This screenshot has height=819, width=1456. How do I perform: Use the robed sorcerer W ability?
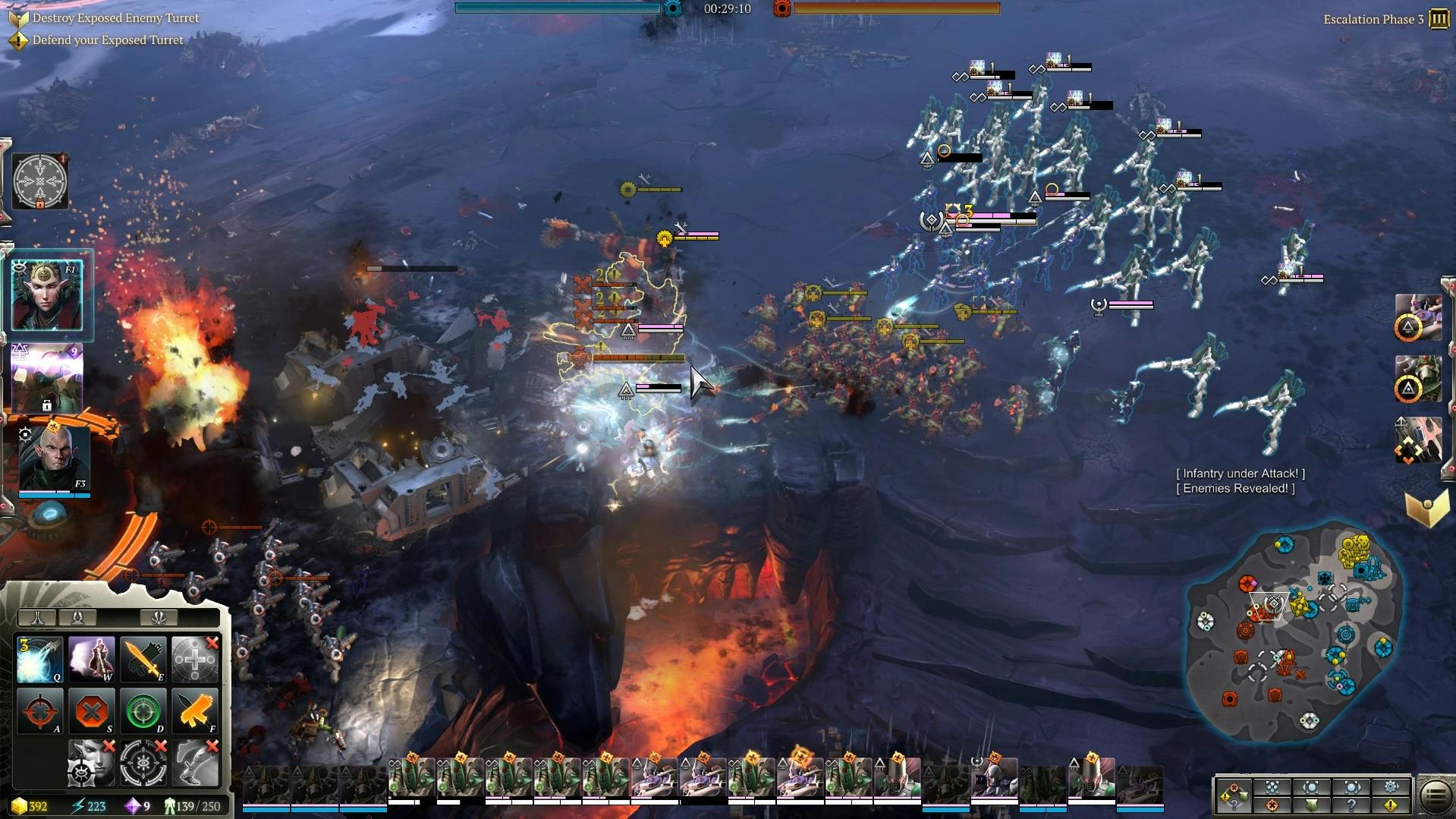click(92, 659)
